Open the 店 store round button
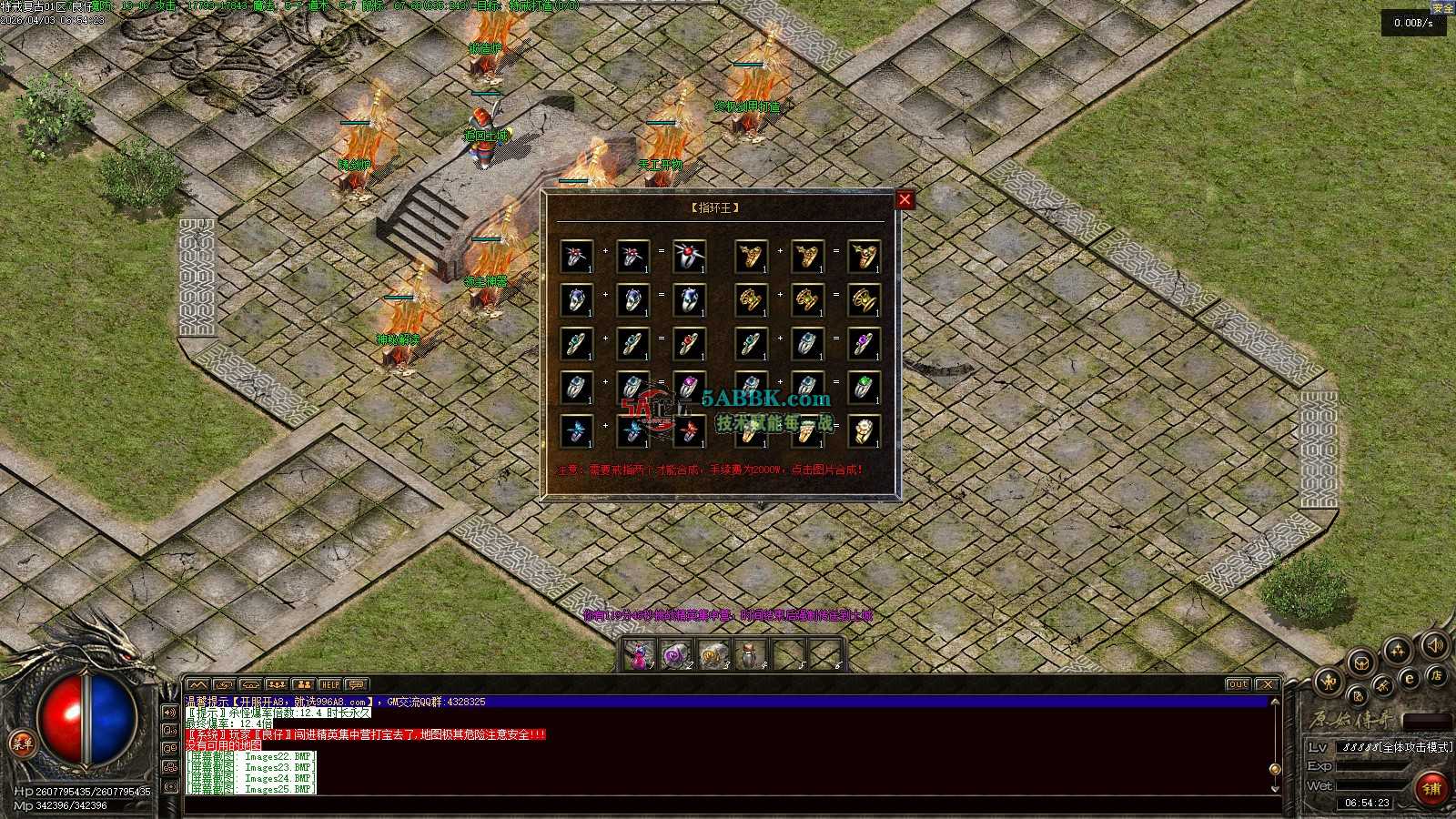 (1436, 675)
